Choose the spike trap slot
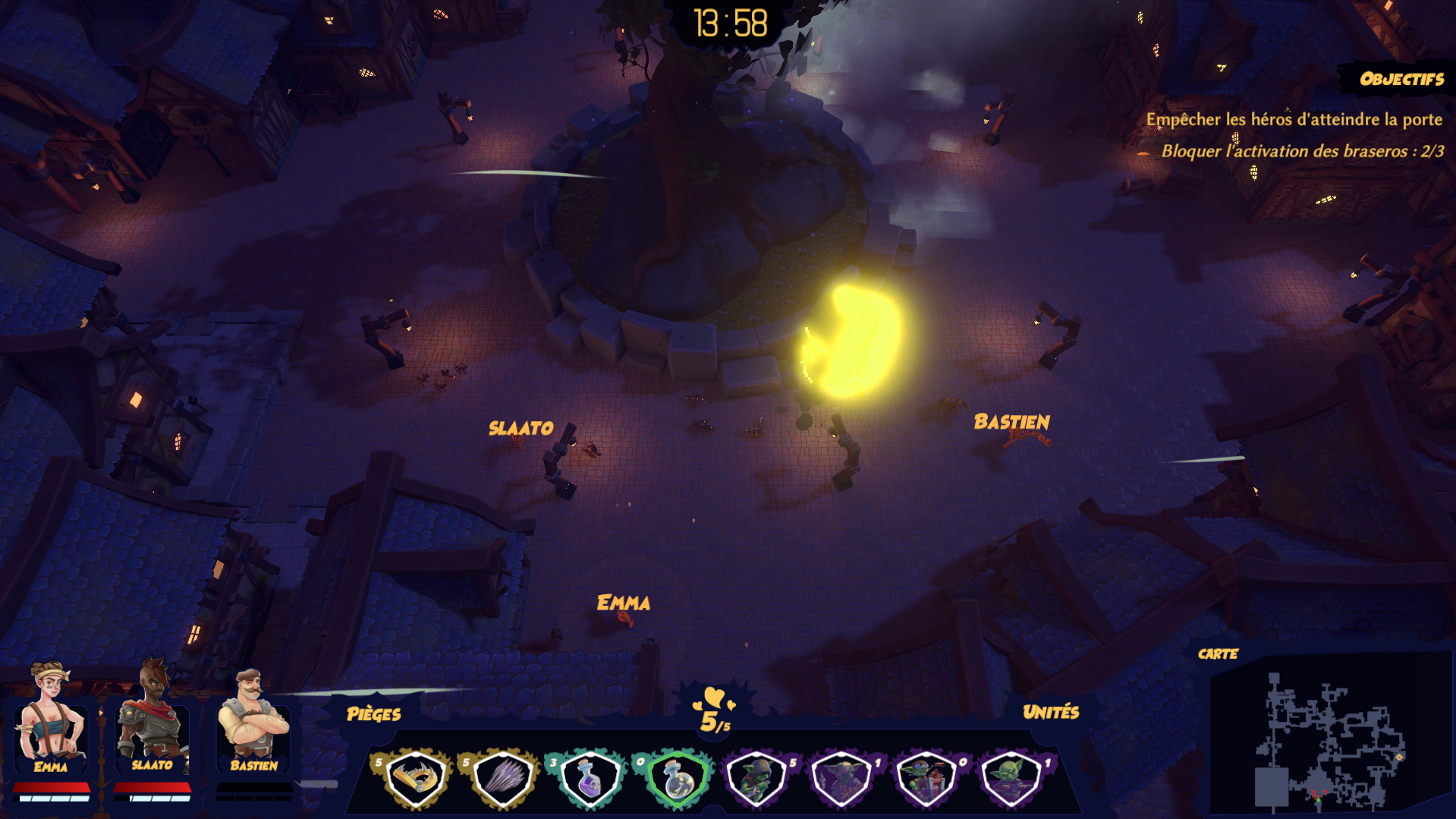 (x=501, y=778)
